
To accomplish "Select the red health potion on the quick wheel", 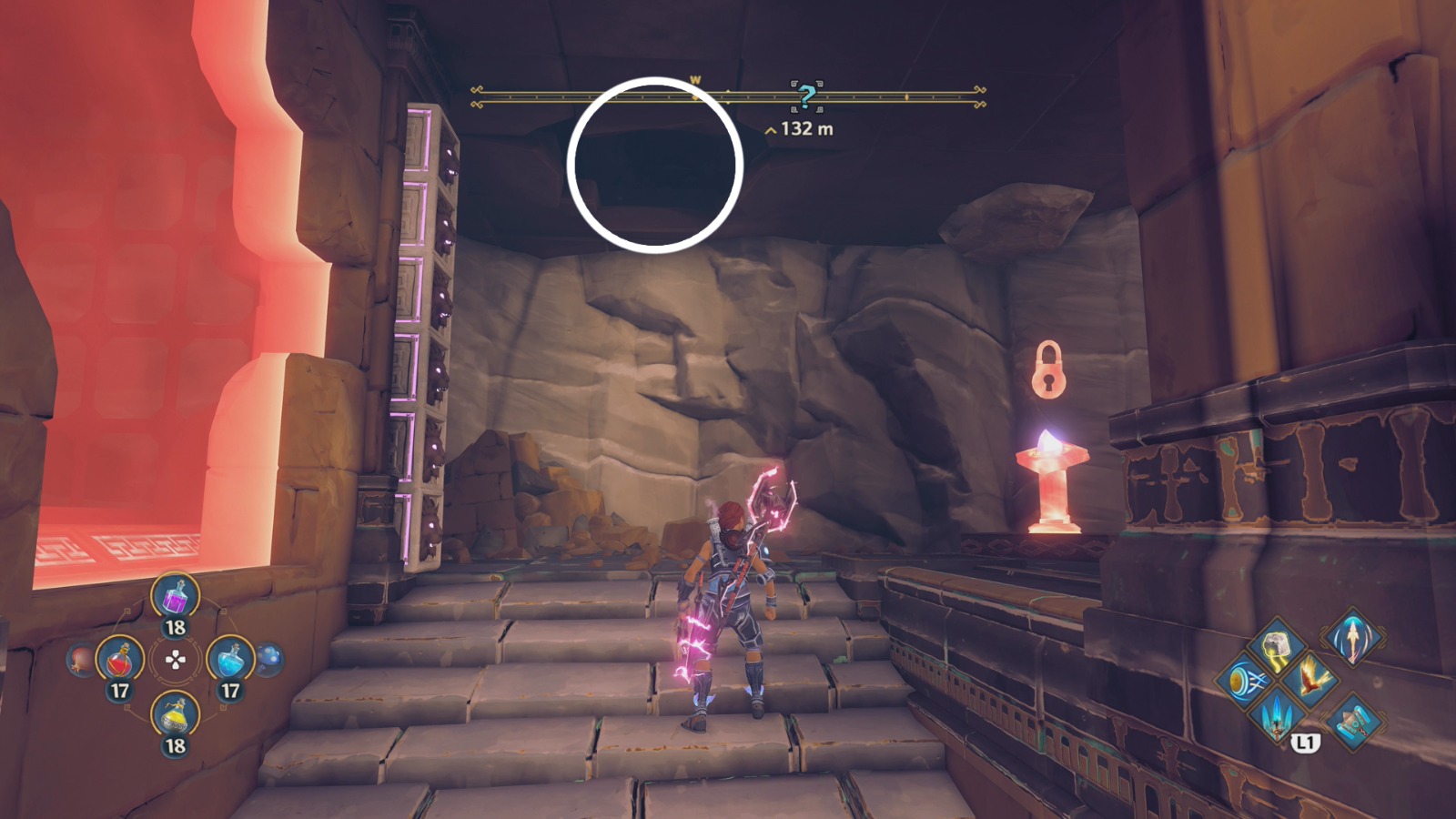I will (119, 660).
